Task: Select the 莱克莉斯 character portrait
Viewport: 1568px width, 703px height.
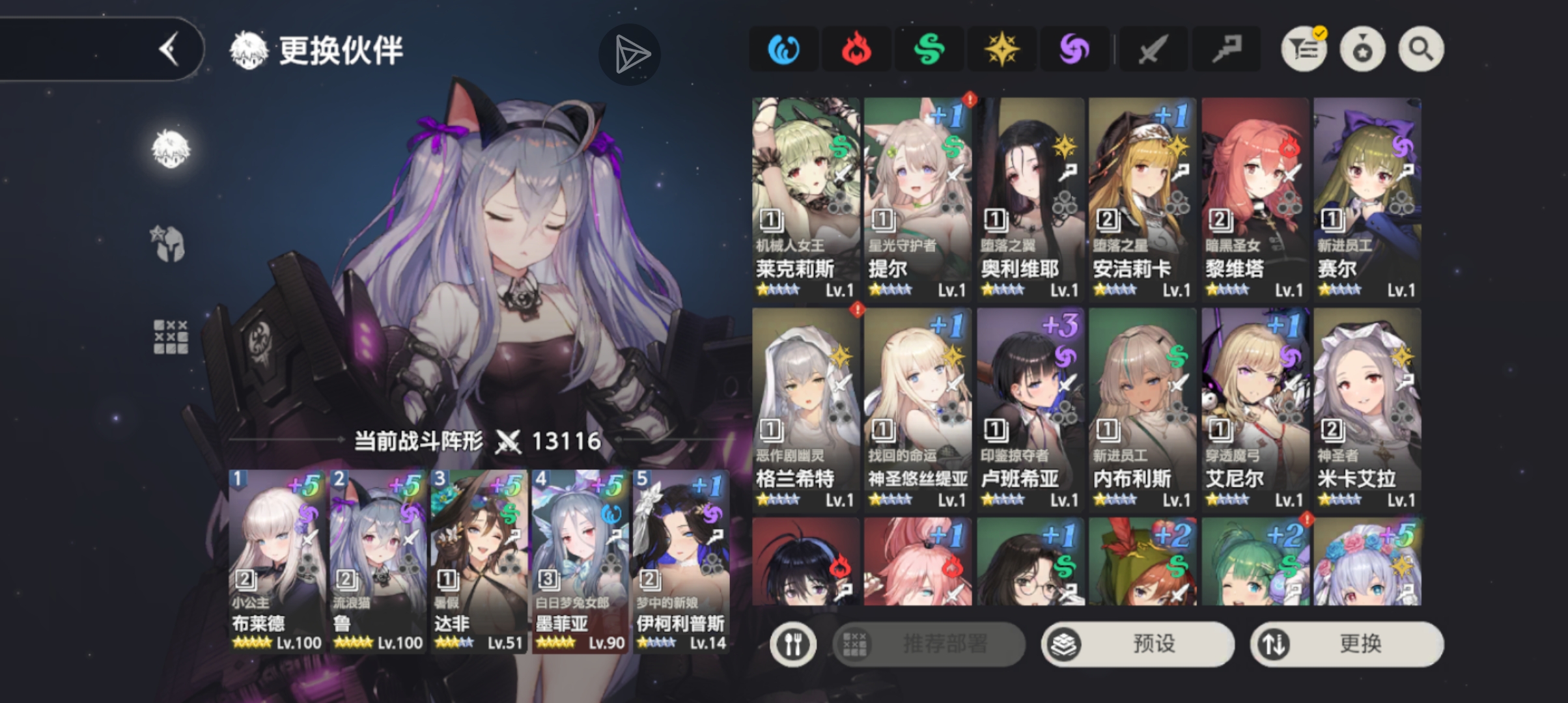Action: point(805,195)
